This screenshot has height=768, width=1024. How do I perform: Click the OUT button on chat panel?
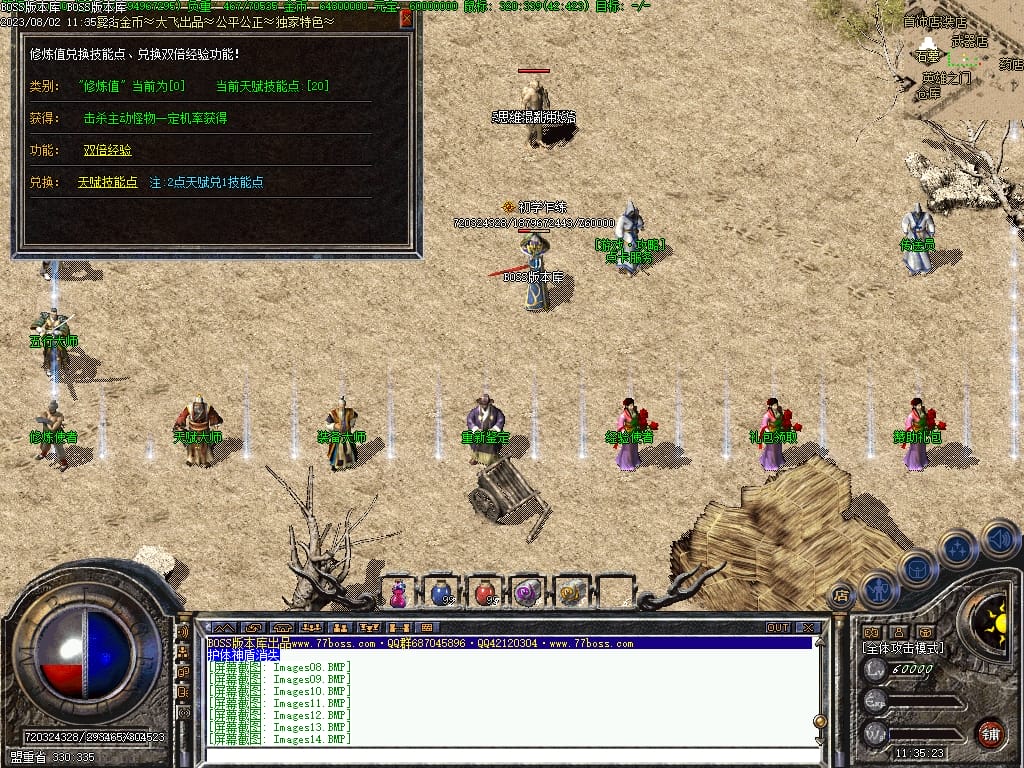click(x=777, y=628)
